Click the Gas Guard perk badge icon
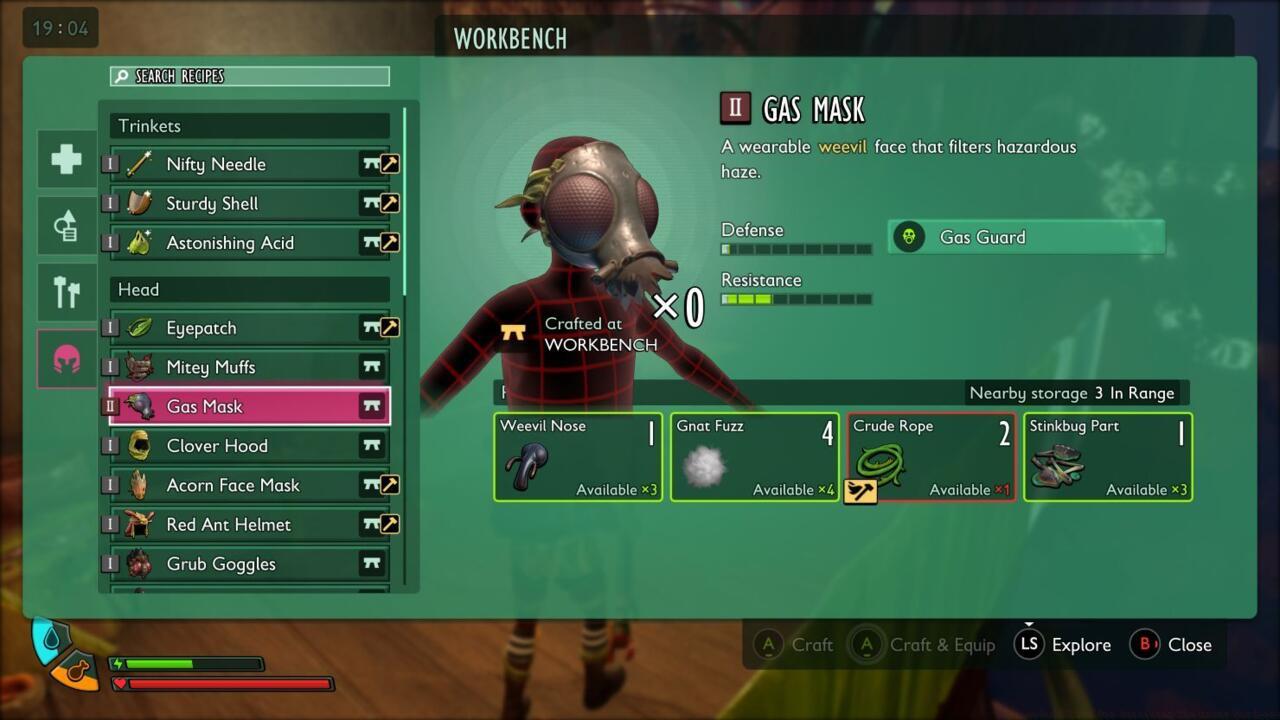The height and width of the screenshot is (720, 1280). pos(909,237)
